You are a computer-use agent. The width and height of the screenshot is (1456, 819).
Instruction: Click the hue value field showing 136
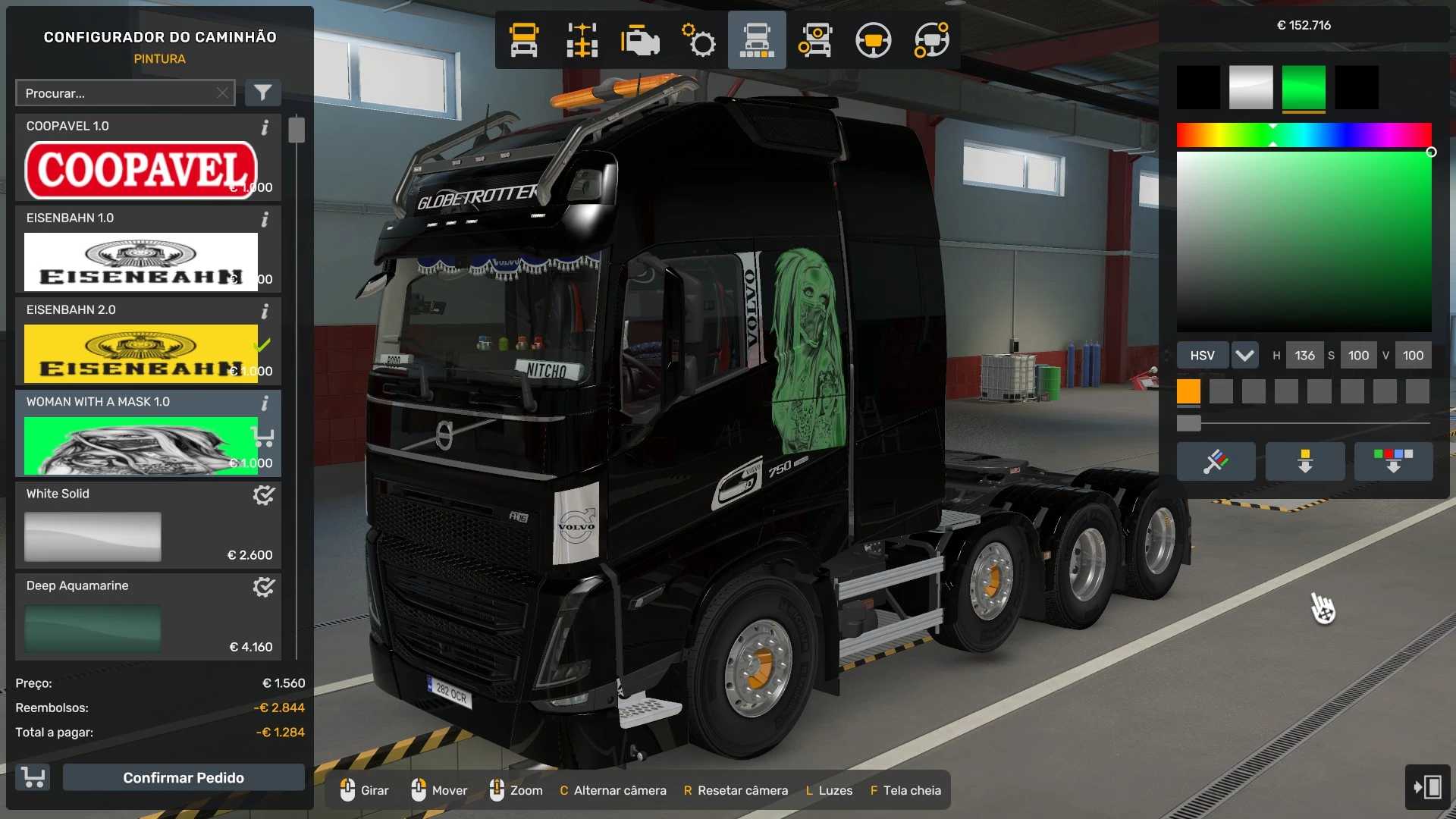1304,355
